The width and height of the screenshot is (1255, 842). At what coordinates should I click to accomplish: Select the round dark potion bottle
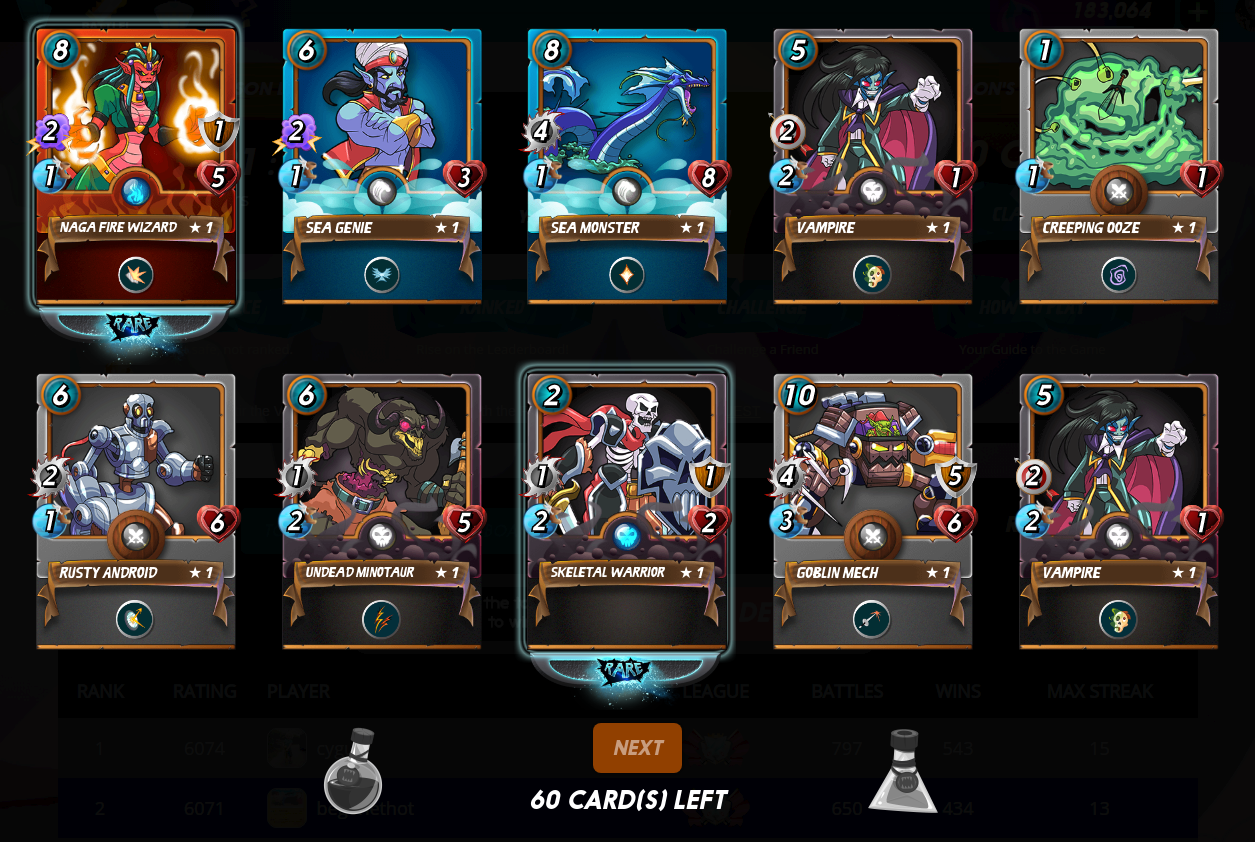(352, 773)
